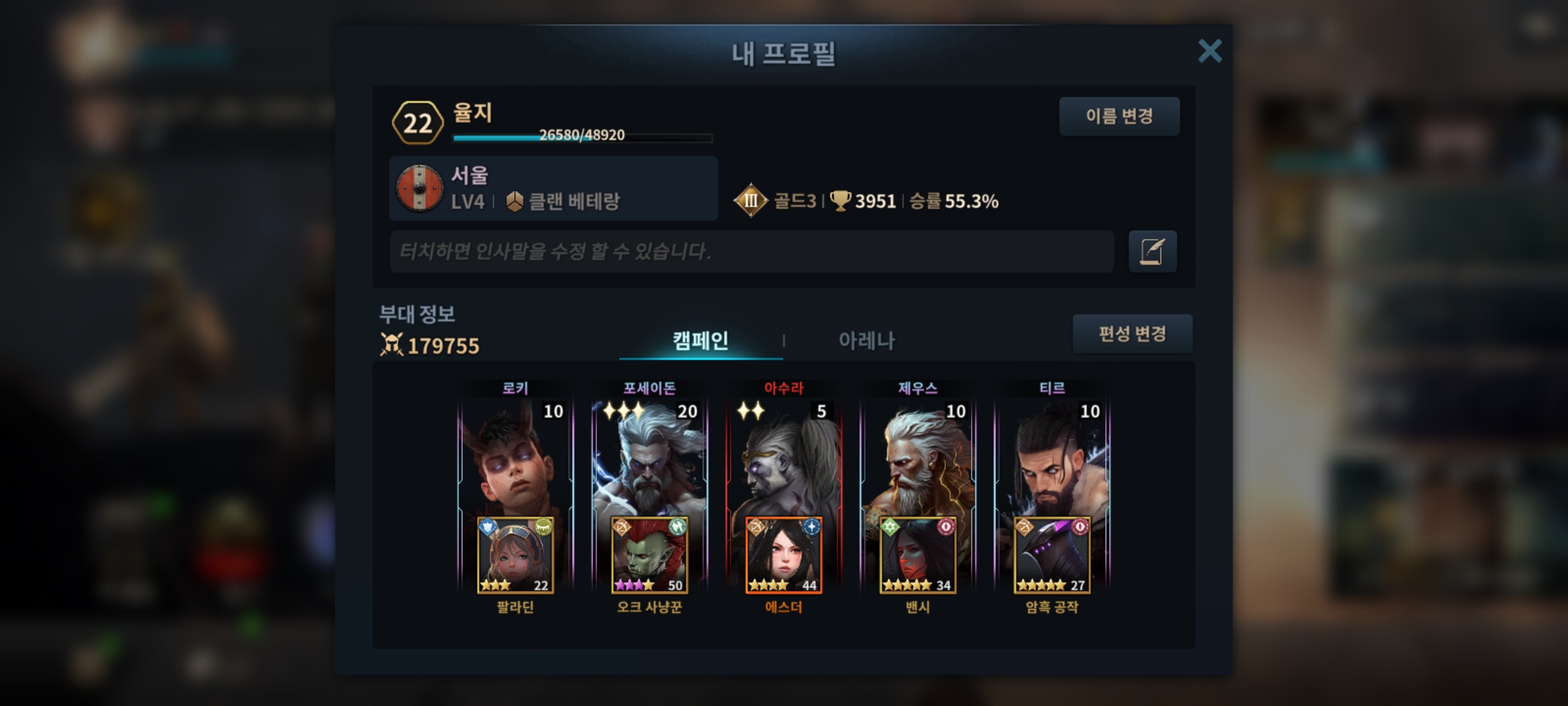Open the greeting edit pencil icon
The height and width of the screenshot is (706, 1568).
tap(1152, 251)
